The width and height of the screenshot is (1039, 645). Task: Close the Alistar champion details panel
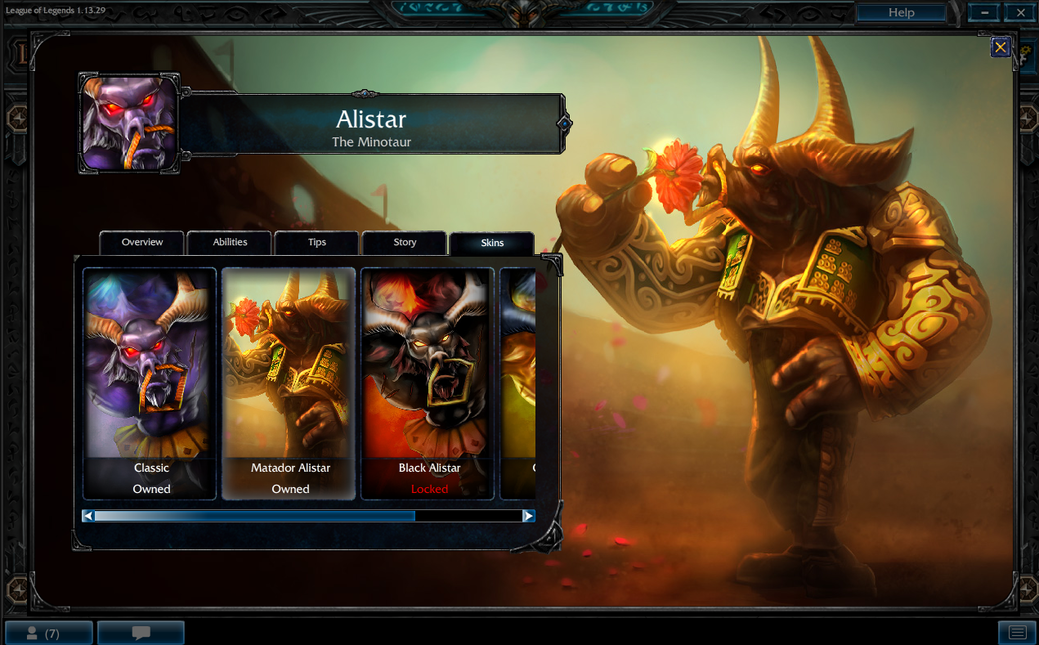click(x=1000, y=47)
